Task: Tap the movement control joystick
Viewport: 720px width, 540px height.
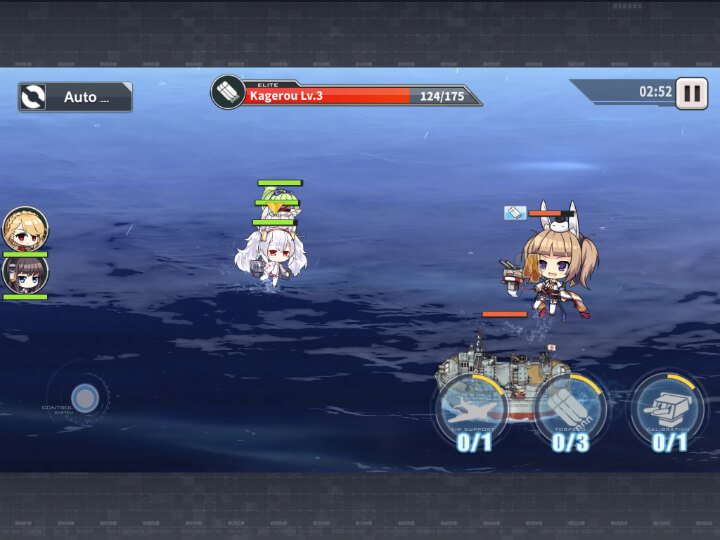Action: 85,398
